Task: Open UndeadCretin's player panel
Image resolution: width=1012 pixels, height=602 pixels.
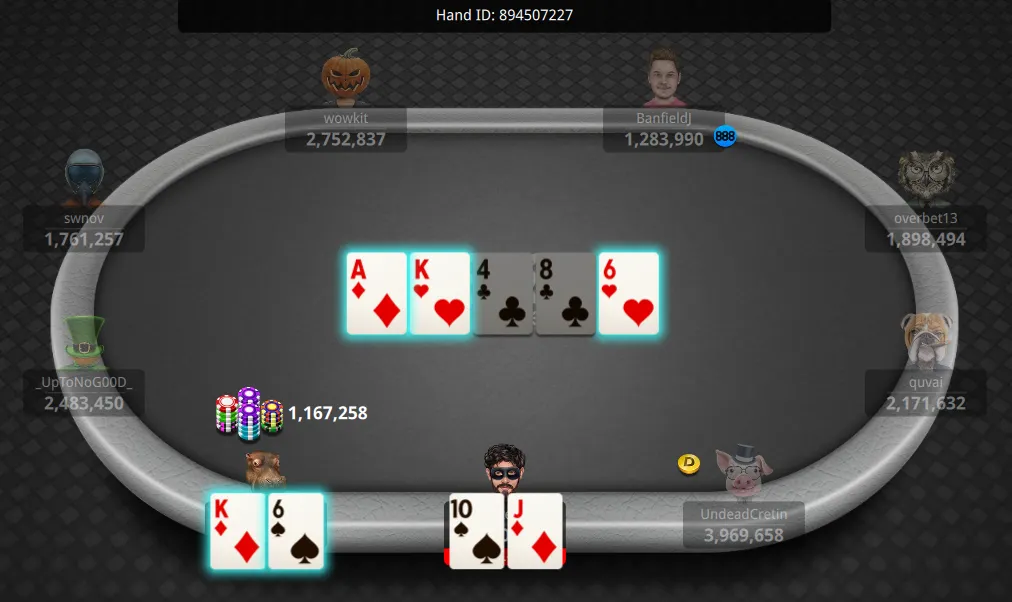Action: click(743, 525)
